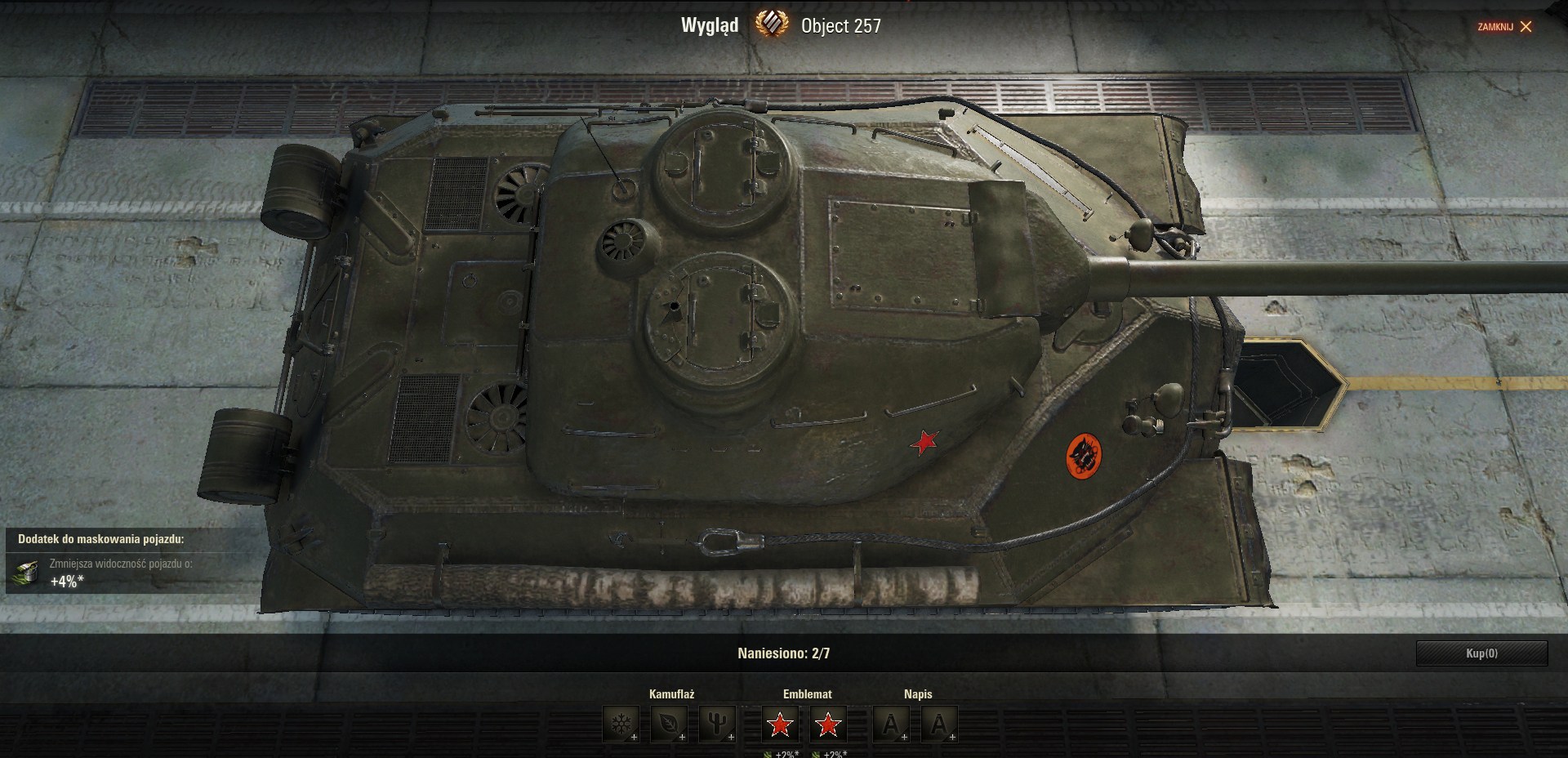The image size is (1568, 758).
Task: Choose the summer leaf camouflage slot
Action: pyautogui.click(x=669, y=724)
